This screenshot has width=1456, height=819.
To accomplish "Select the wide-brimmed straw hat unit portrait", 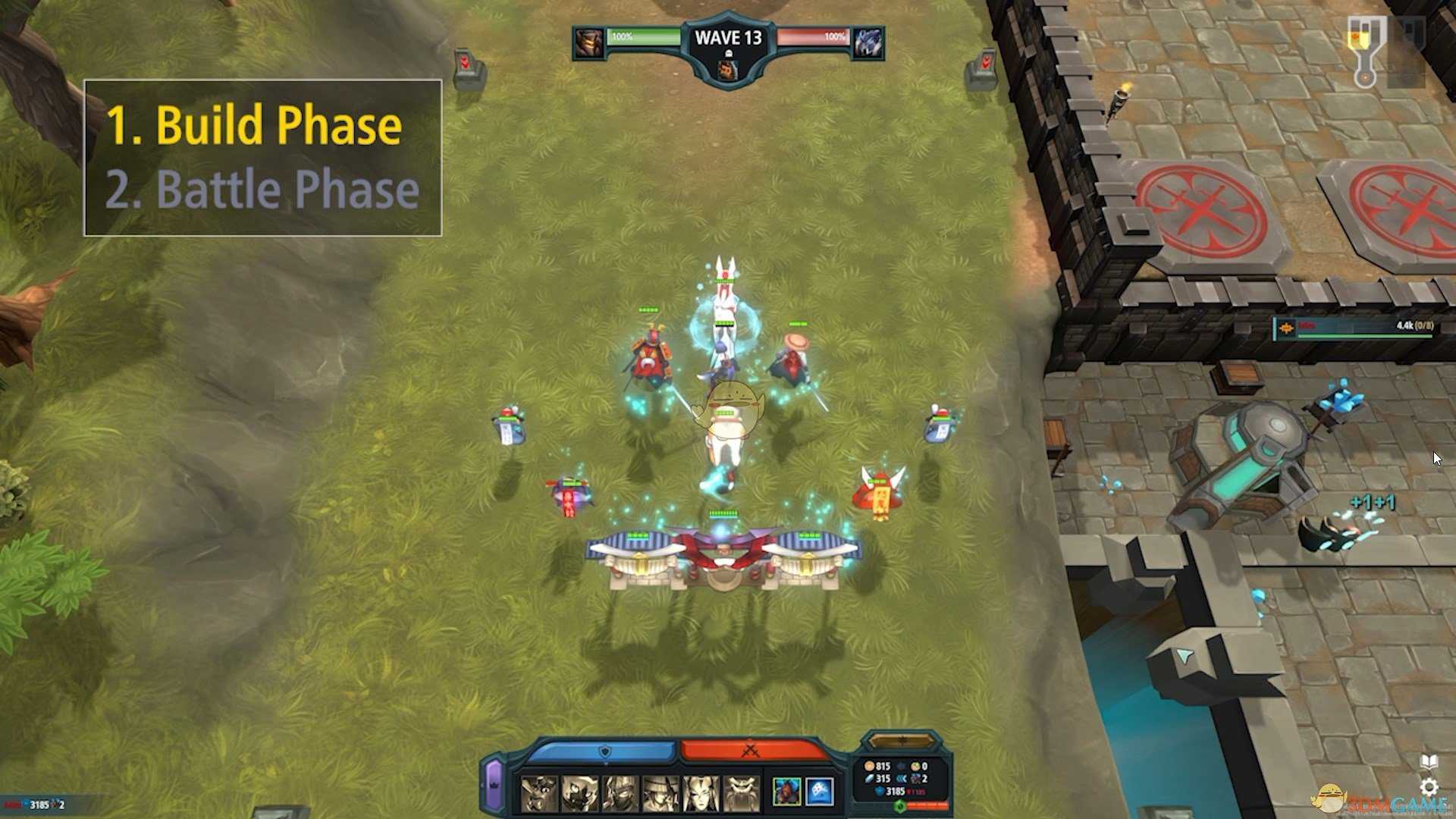I will (x=661, y=793).
